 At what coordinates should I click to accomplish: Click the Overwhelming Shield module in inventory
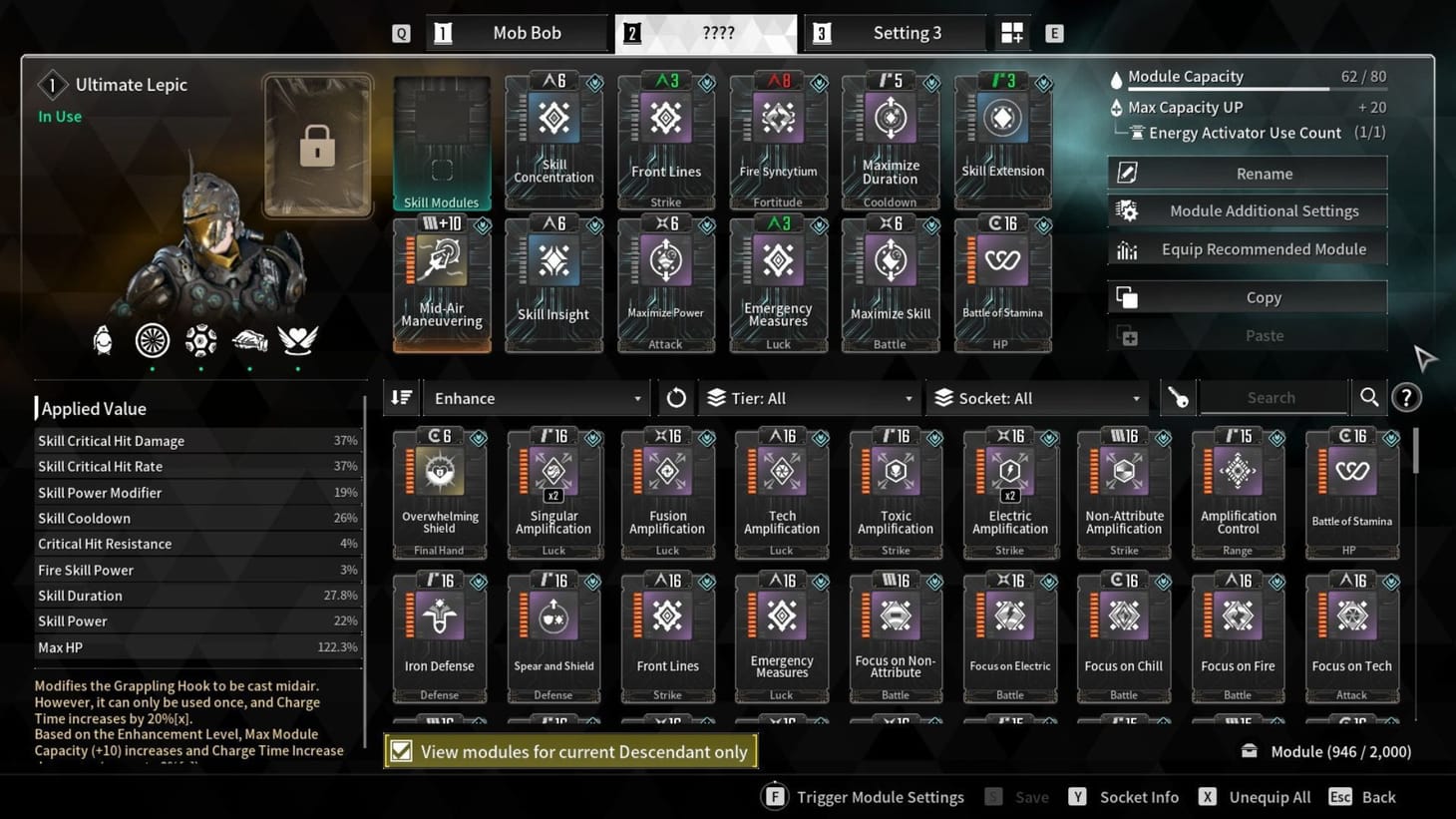440,489
